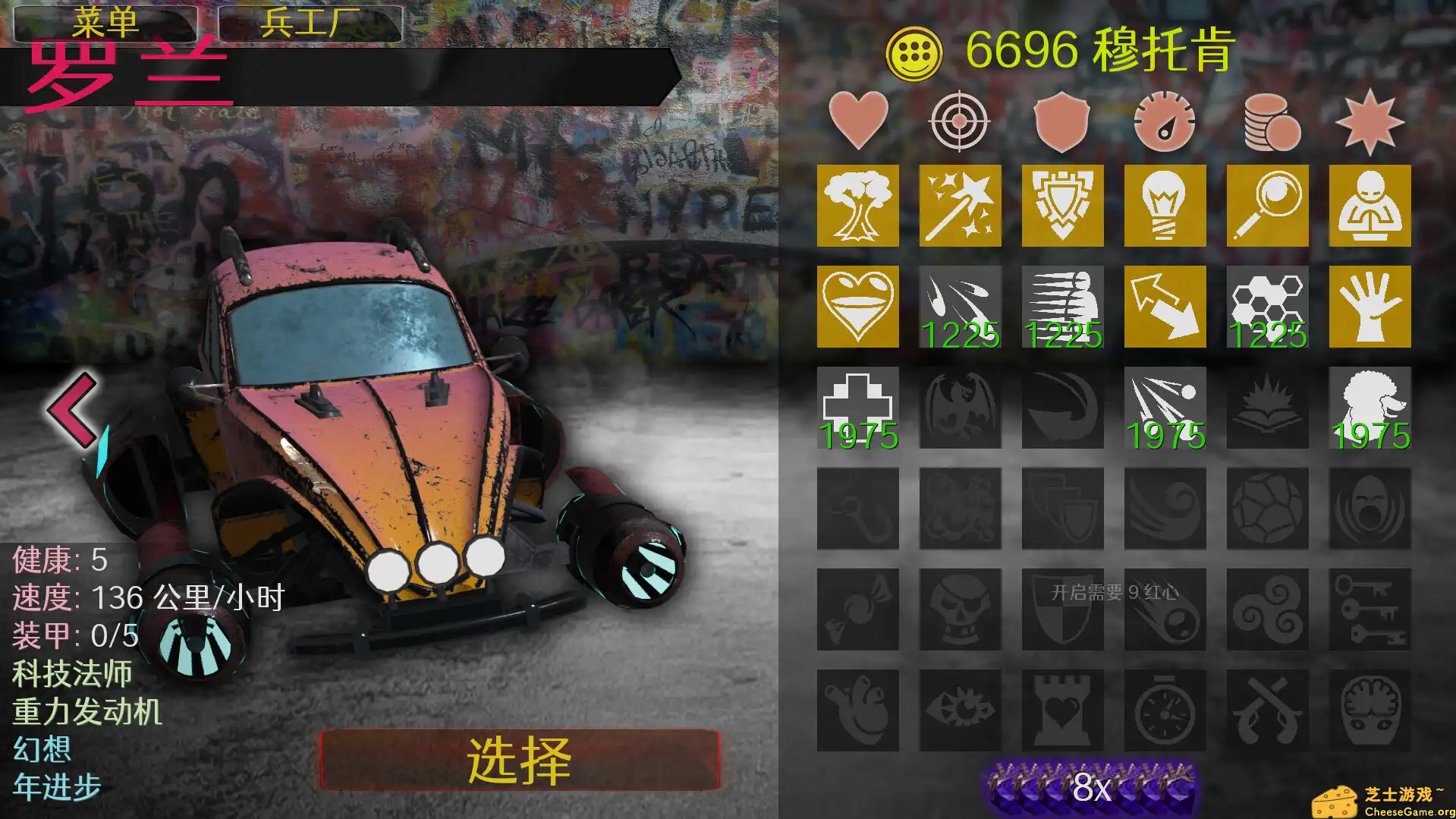
Task: Click the mutoken coin currency icon
Action: (917, 50)
